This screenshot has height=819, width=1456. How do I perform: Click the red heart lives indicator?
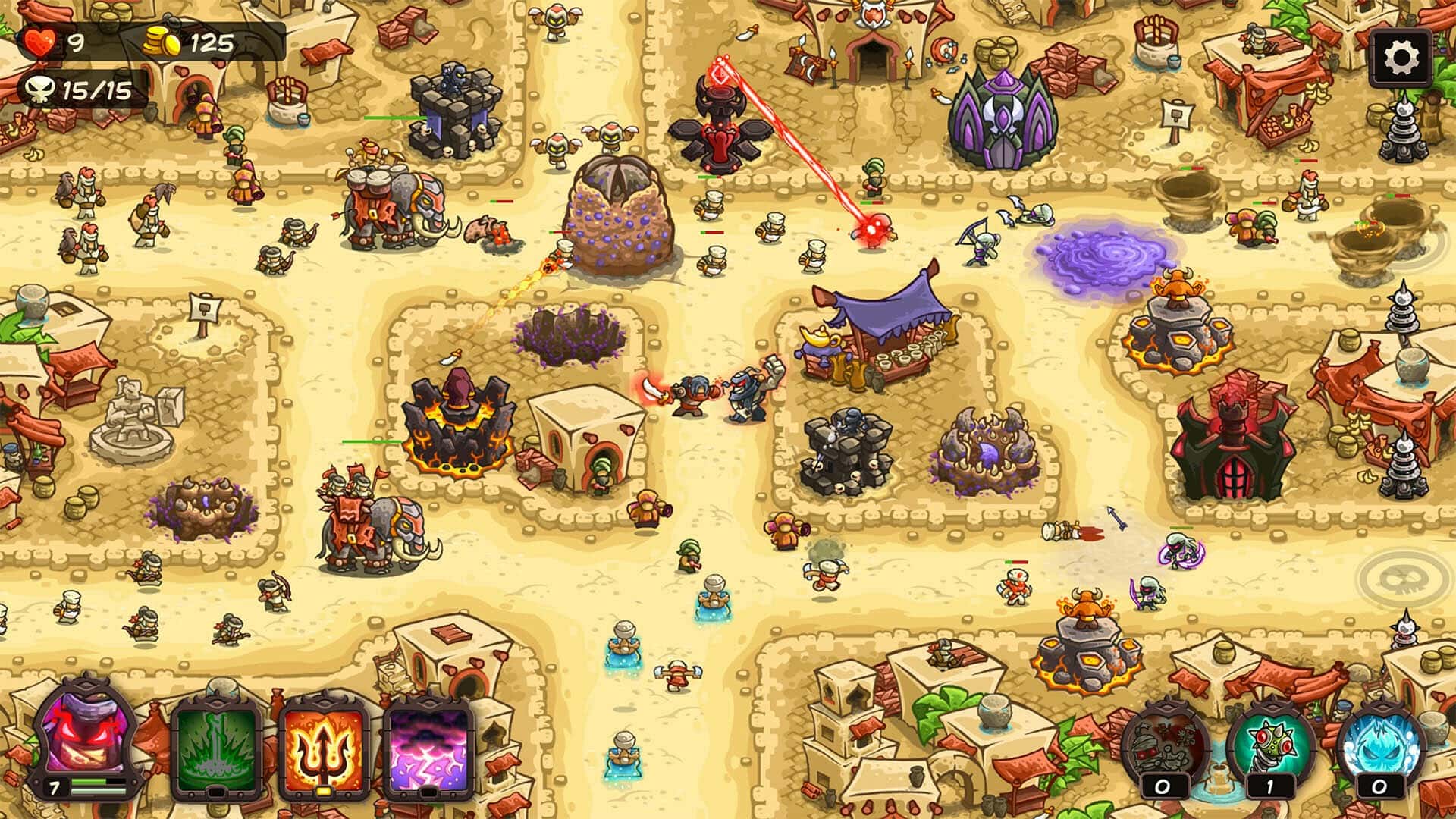click(x=42, y=39)
